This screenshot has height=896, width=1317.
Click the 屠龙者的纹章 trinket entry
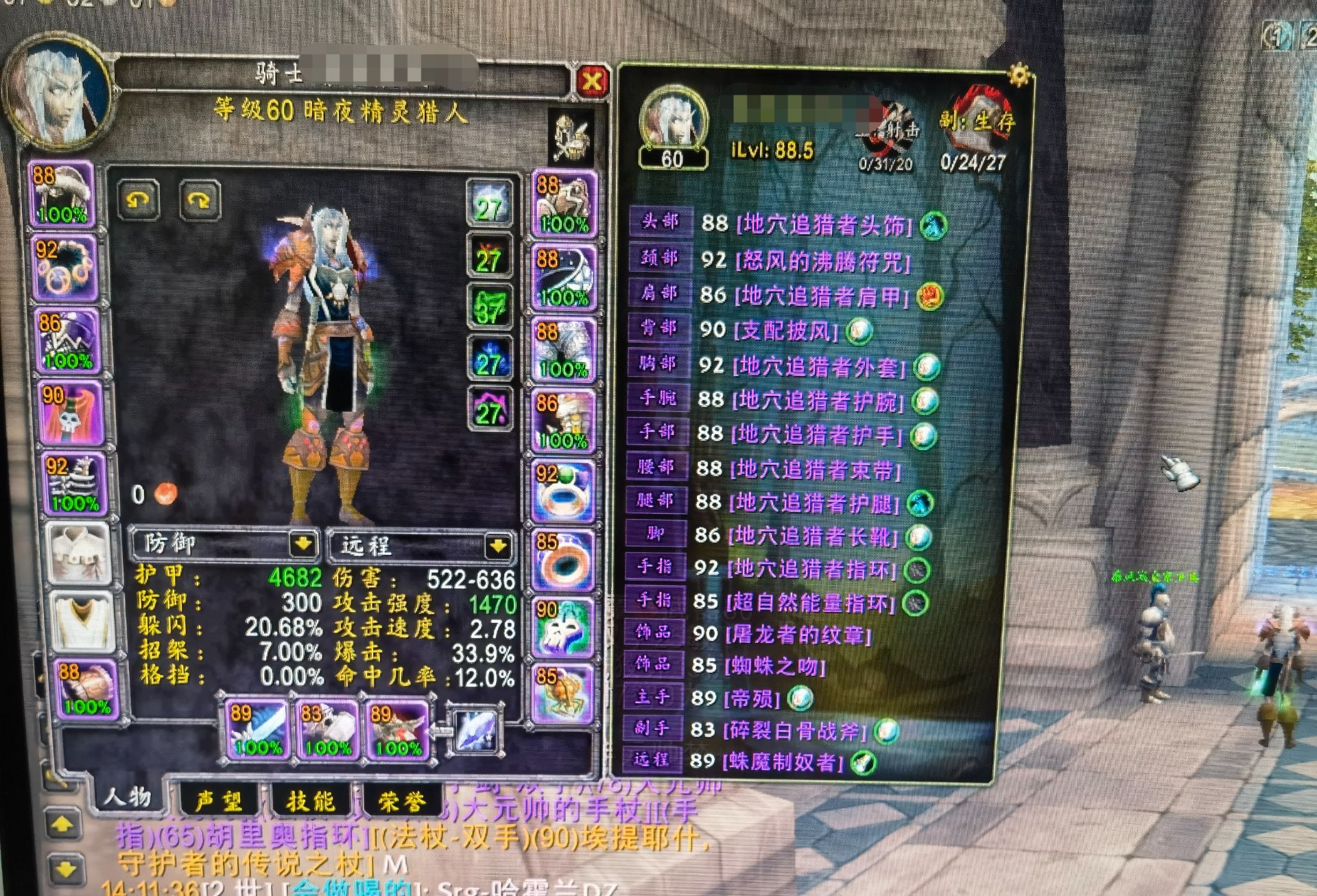(798, 633)
